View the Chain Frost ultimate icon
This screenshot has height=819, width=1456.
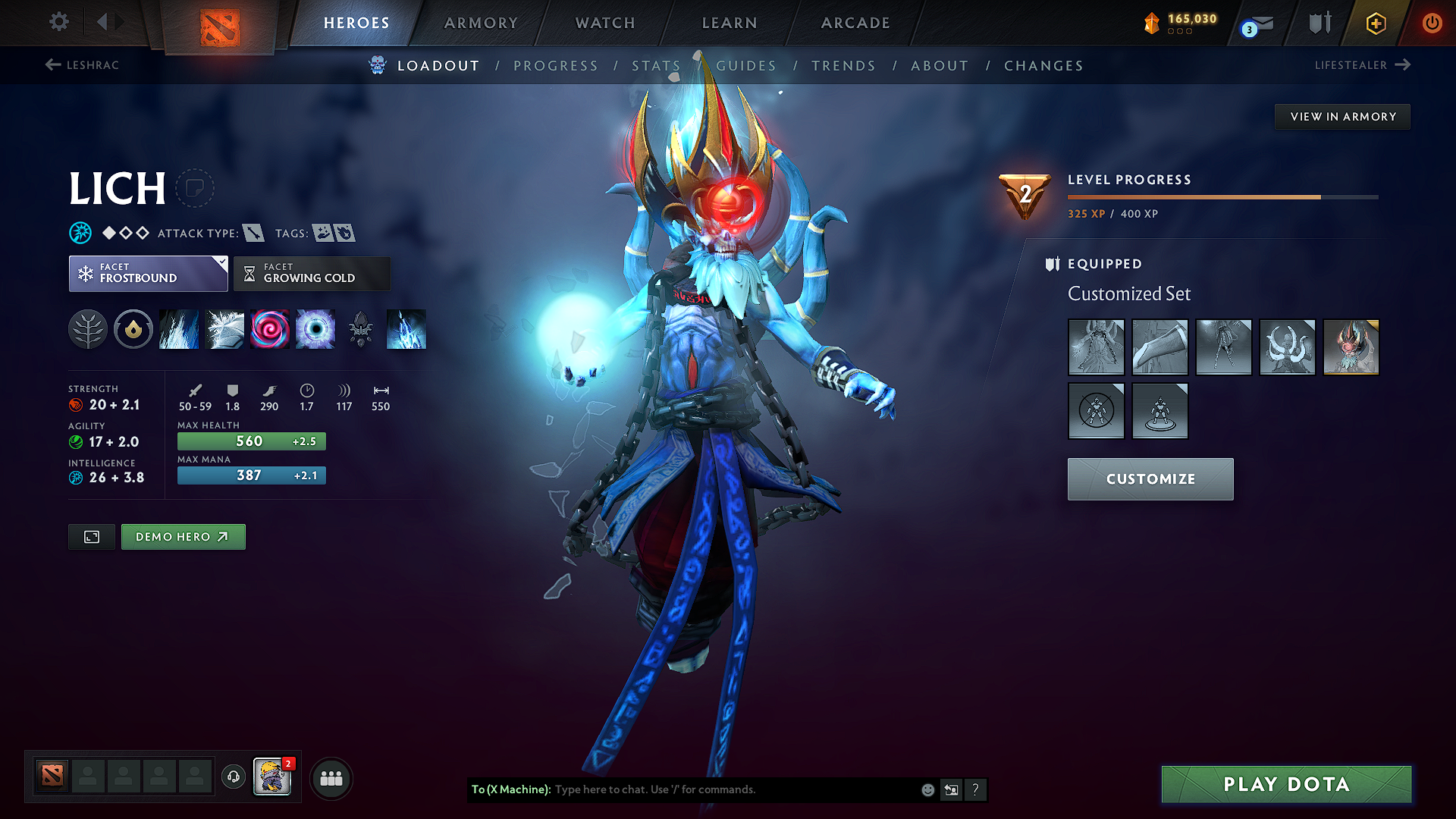pyautogui.click(x=315, y=329)
